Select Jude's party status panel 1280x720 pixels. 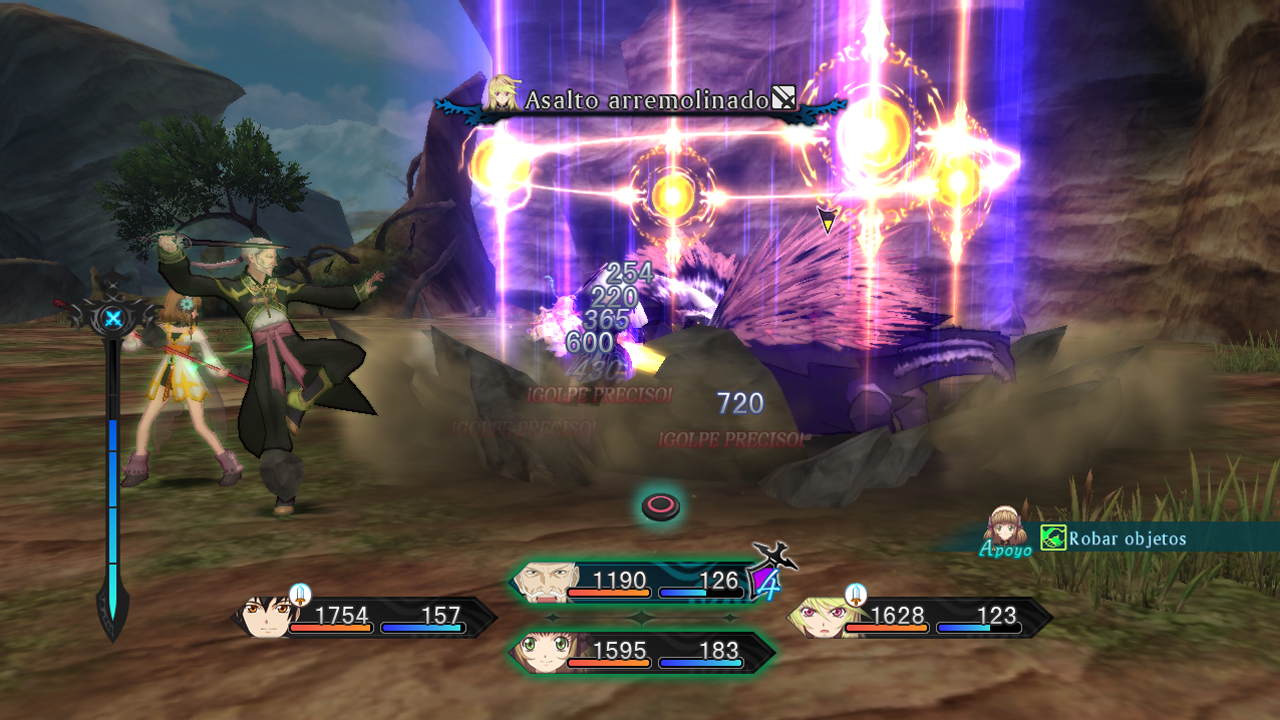pos(366,618)
